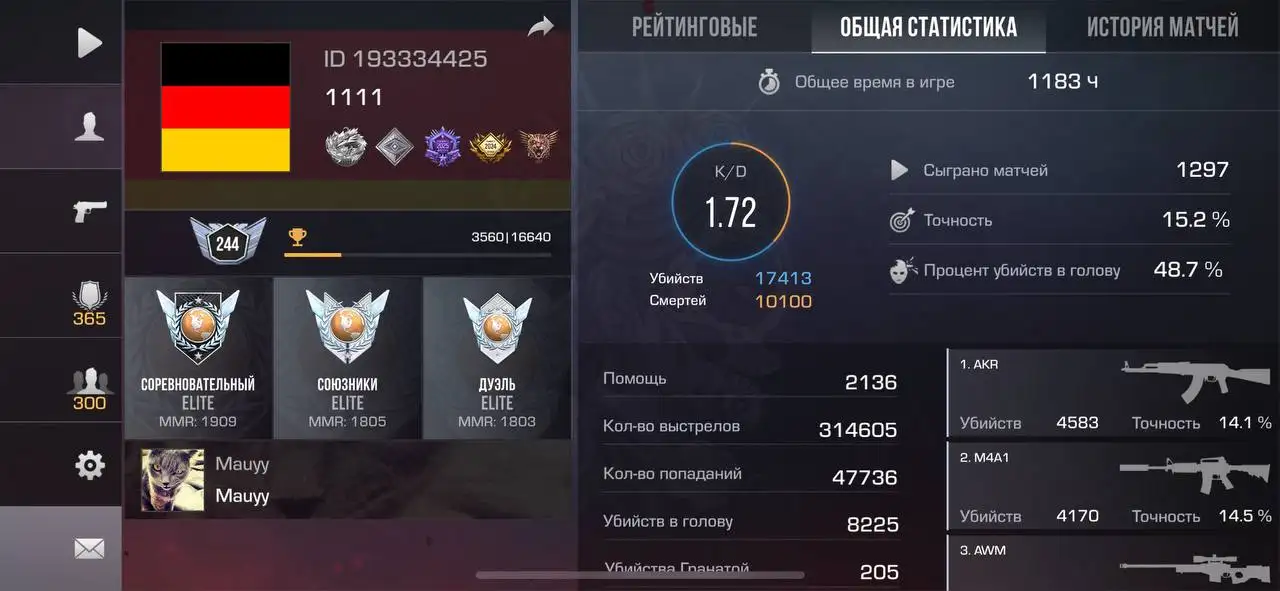This screenshot has height=591, width=1280.
Task: Open the pistol weapons sidebar icon
Action: [x=89, y=211]
